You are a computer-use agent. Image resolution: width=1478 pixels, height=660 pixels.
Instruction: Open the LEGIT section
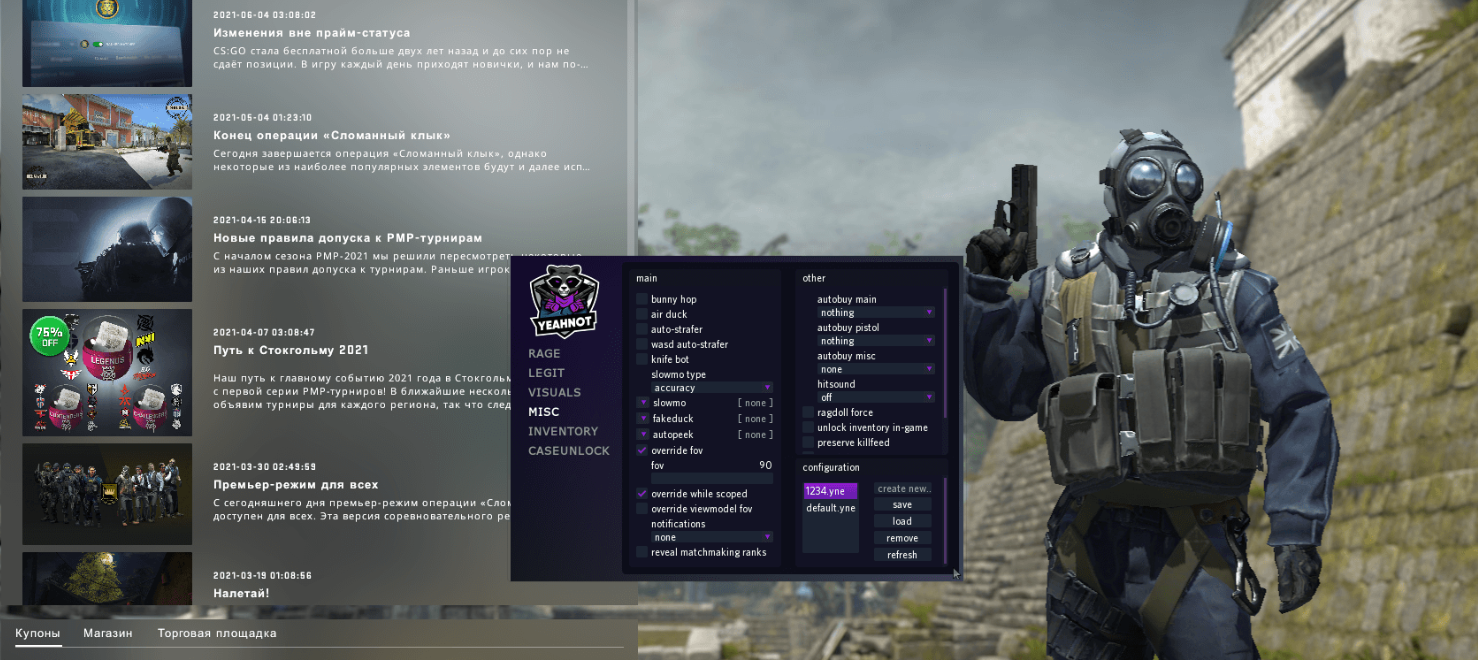[x=546, y=373]
